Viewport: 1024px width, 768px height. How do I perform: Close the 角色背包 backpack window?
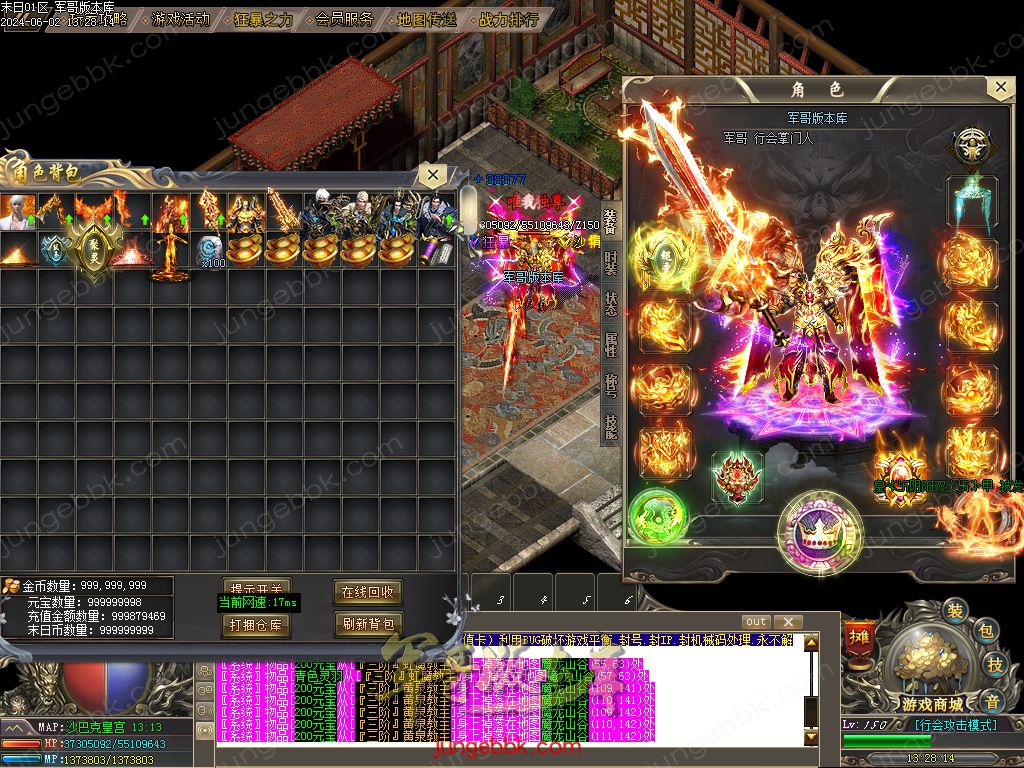pyautogui.click(x=432, y=175)
